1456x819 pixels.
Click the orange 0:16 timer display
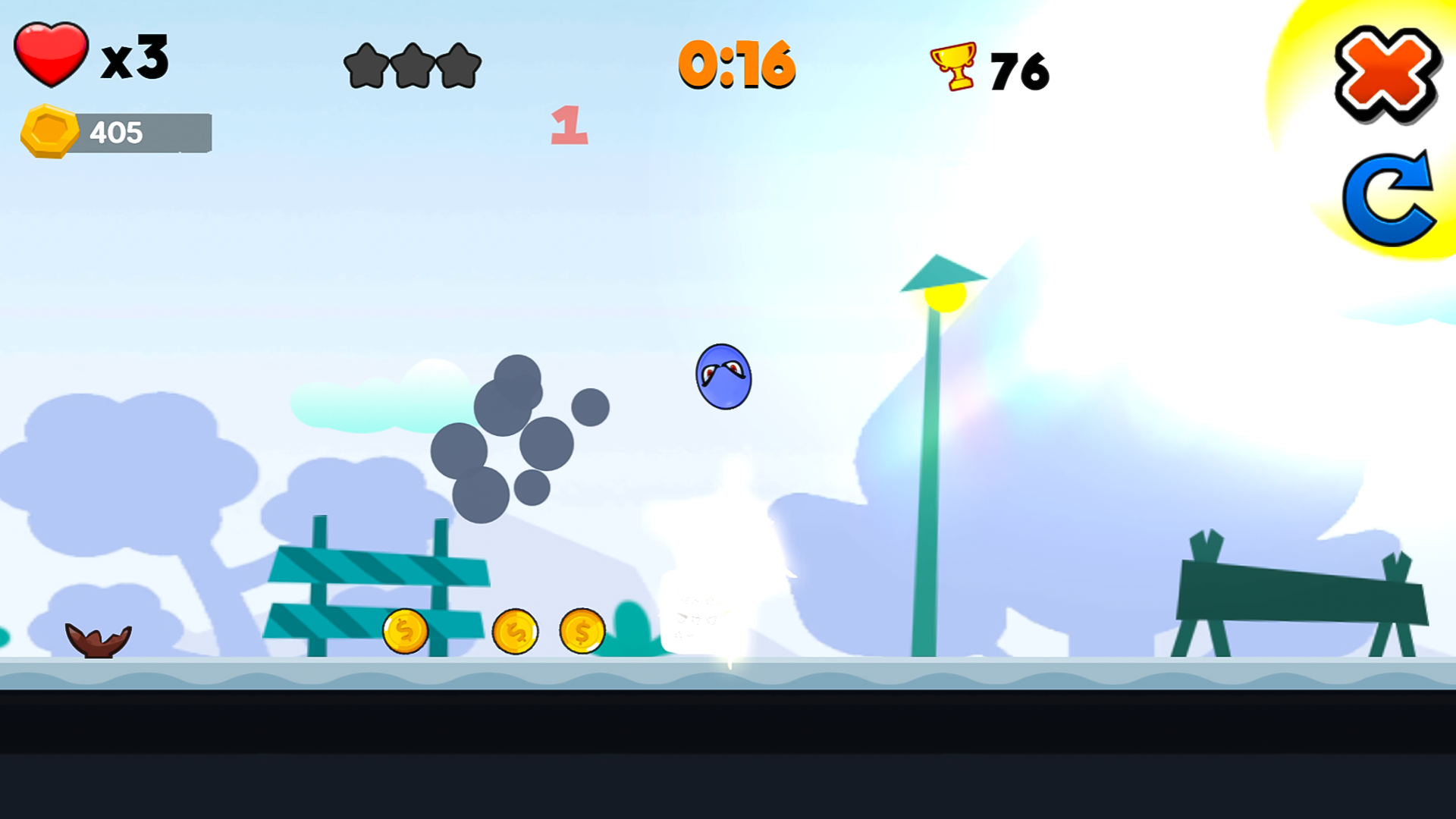737,67
